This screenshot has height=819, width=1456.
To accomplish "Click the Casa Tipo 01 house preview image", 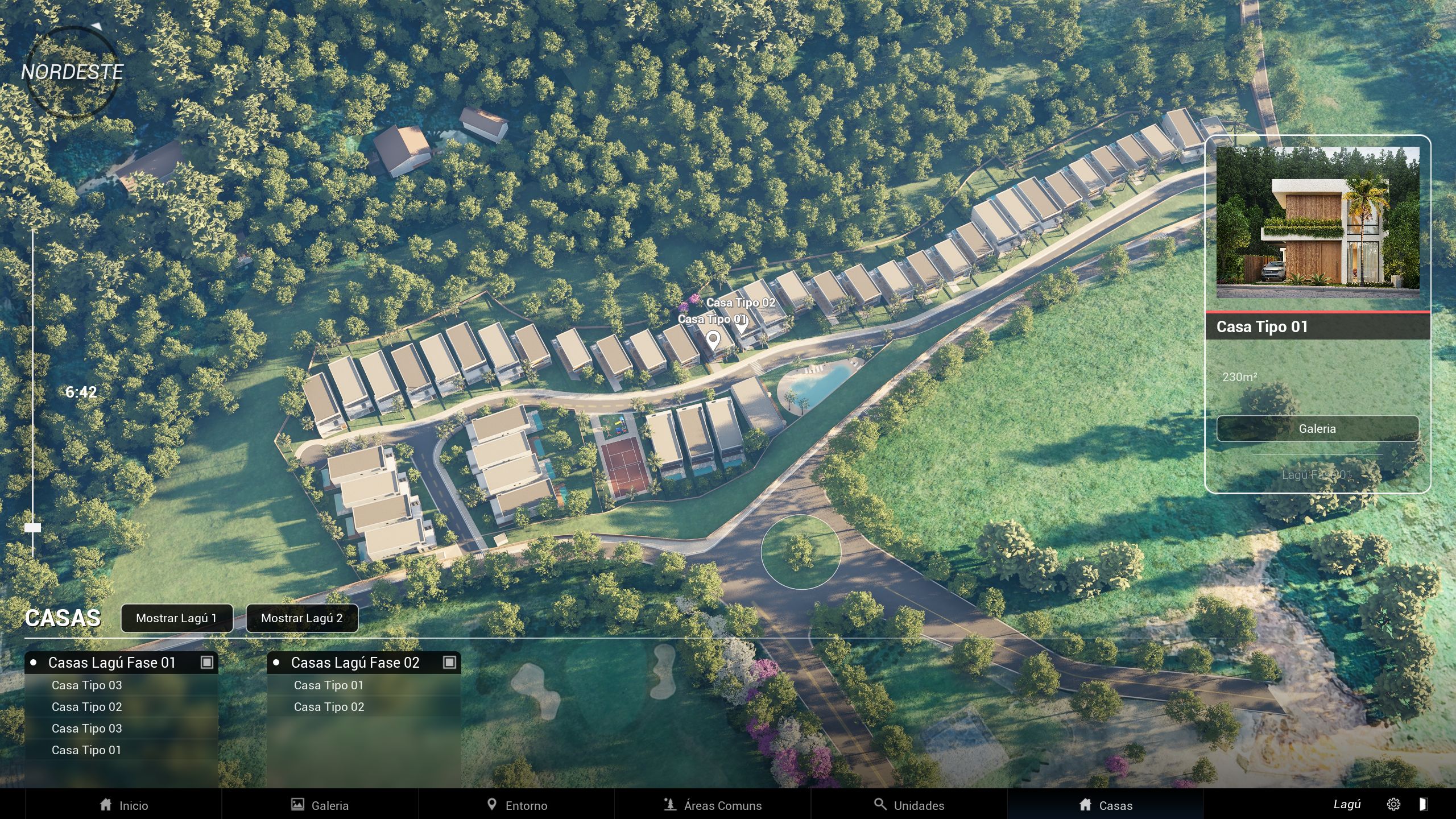I will (x=1317, y=222).
